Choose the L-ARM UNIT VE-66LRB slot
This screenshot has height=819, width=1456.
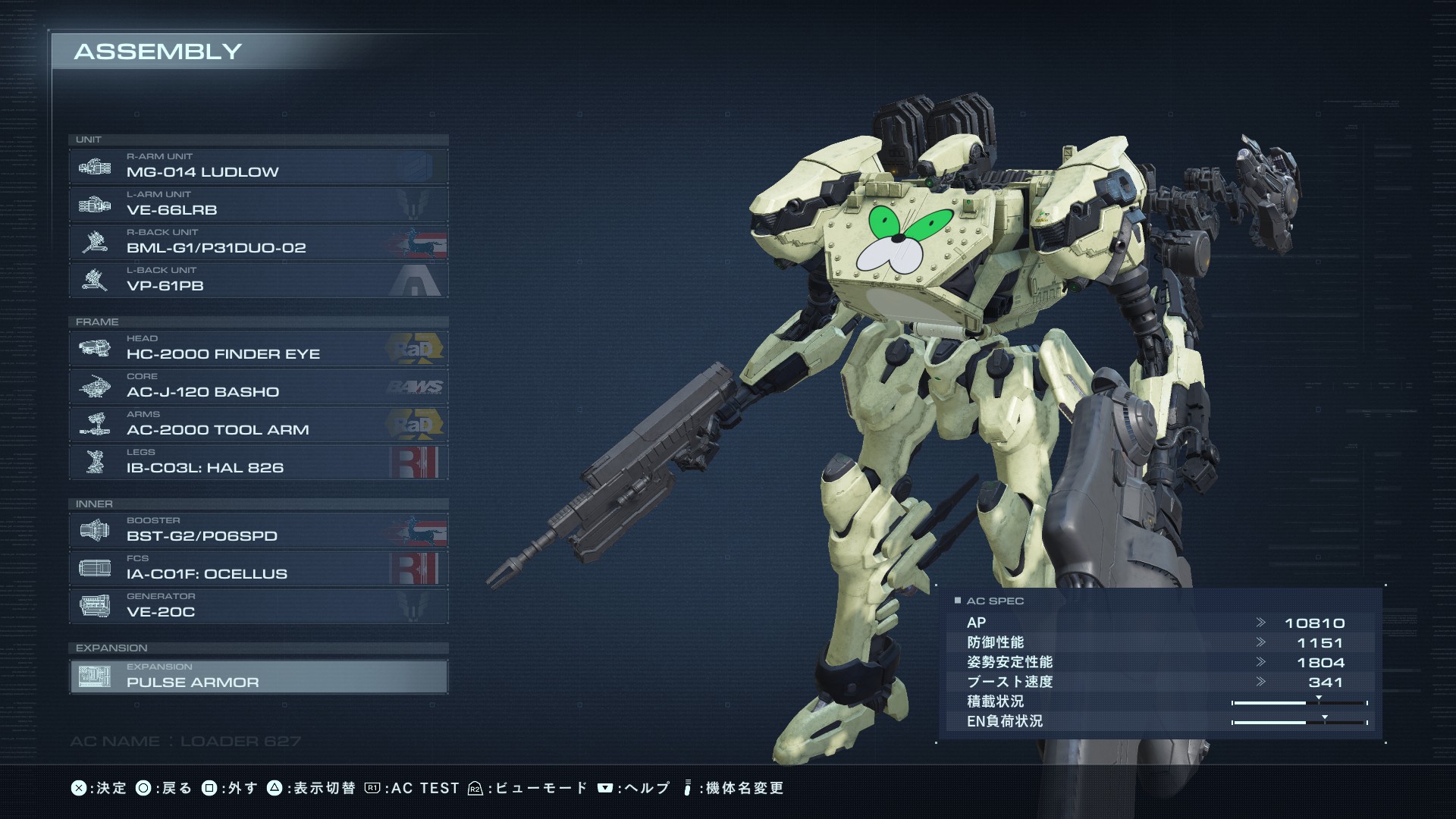(258, 205)
